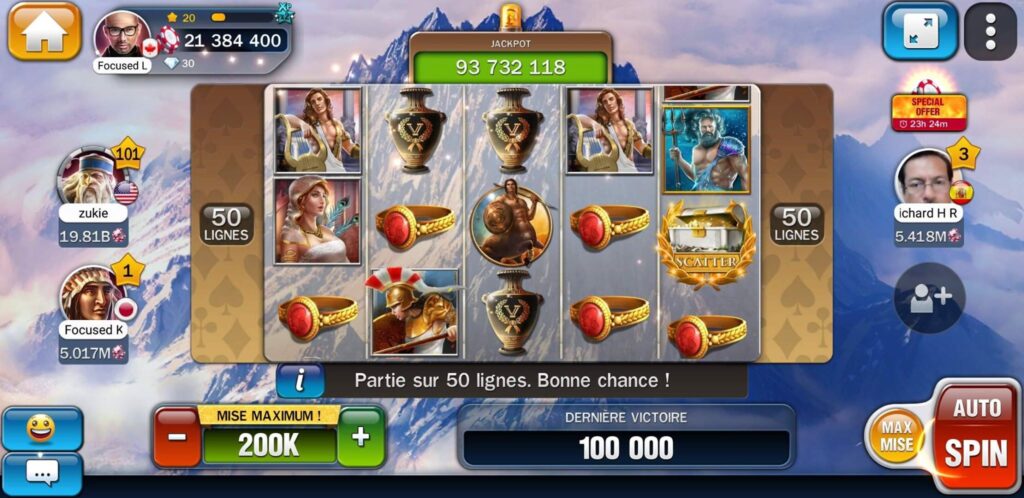Open the chat message box
Screen dimensions: 1024x498
coord(41,472)
